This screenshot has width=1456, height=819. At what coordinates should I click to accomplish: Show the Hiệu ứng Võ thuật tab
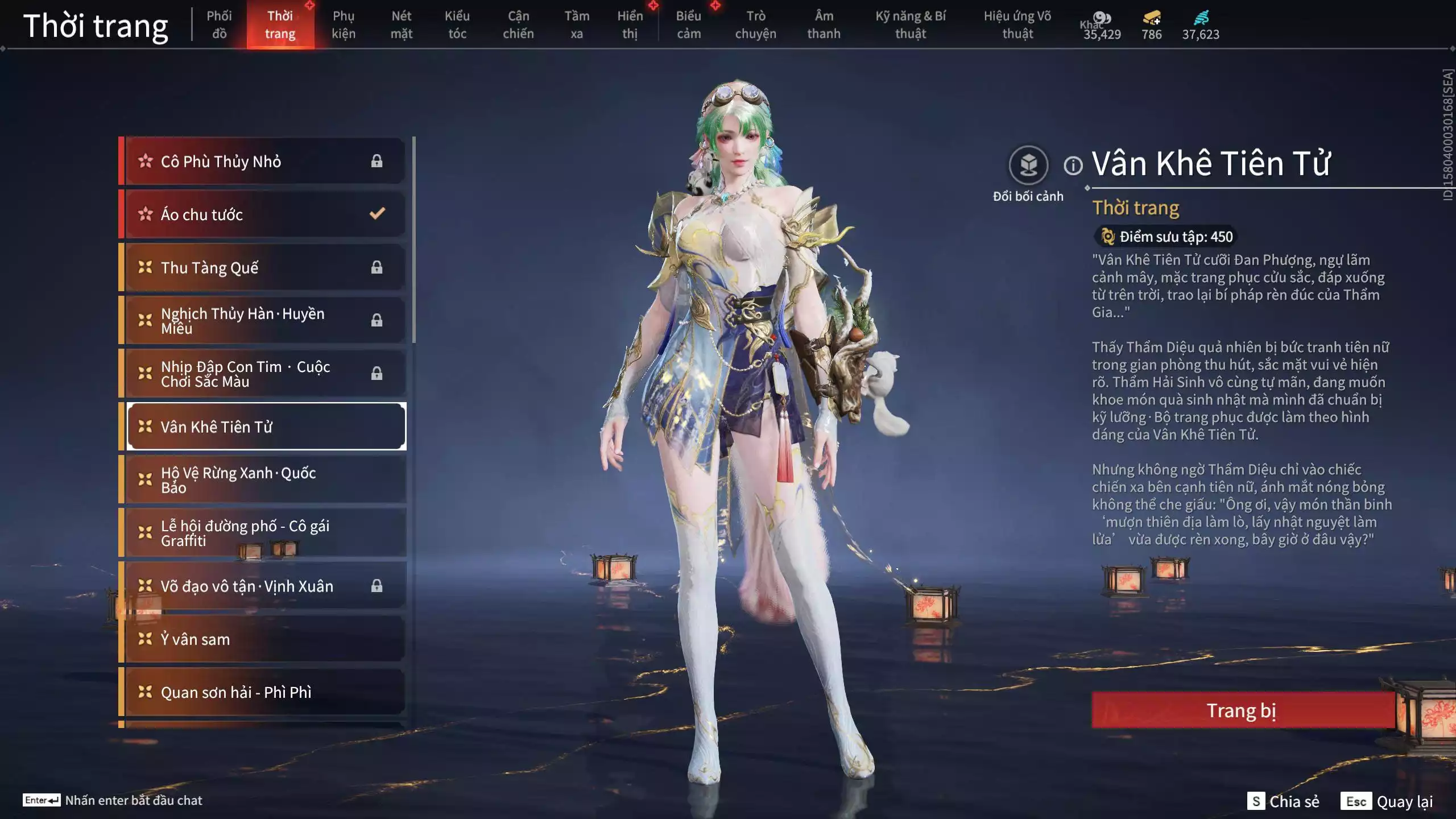[x=1017, y=25]
